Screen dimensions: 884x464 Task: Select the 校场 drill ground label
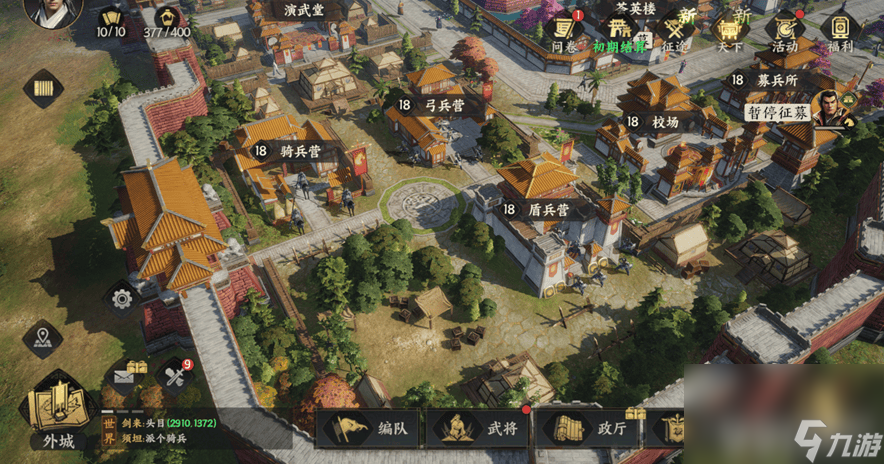(655, 121)
